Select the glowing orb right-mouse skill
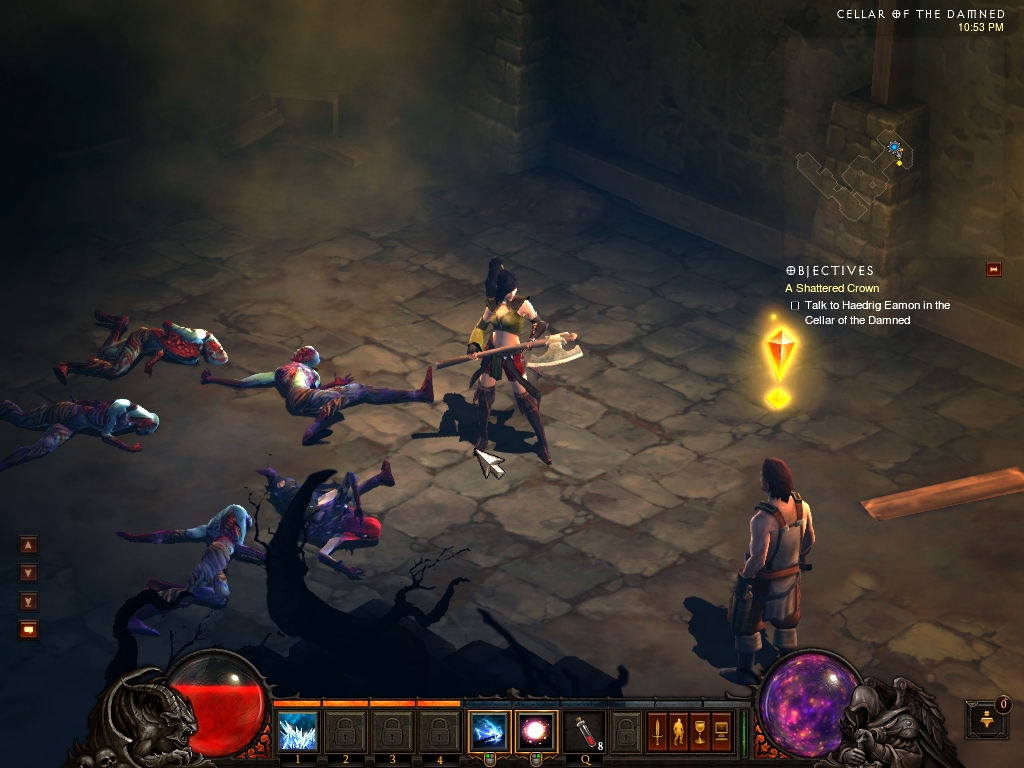Image resolution: width=1024 pixels, height=768 pixels. pyautogui.click(x=533, y=731)
